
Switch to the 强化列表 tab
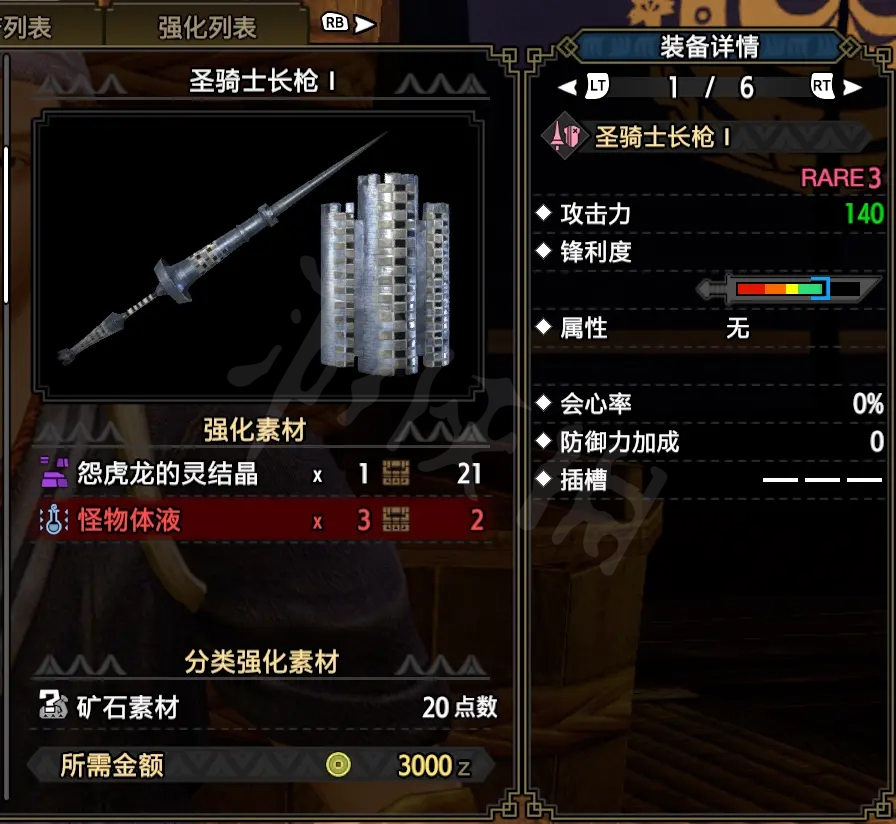pyautogui.click(x=207, y=25)
